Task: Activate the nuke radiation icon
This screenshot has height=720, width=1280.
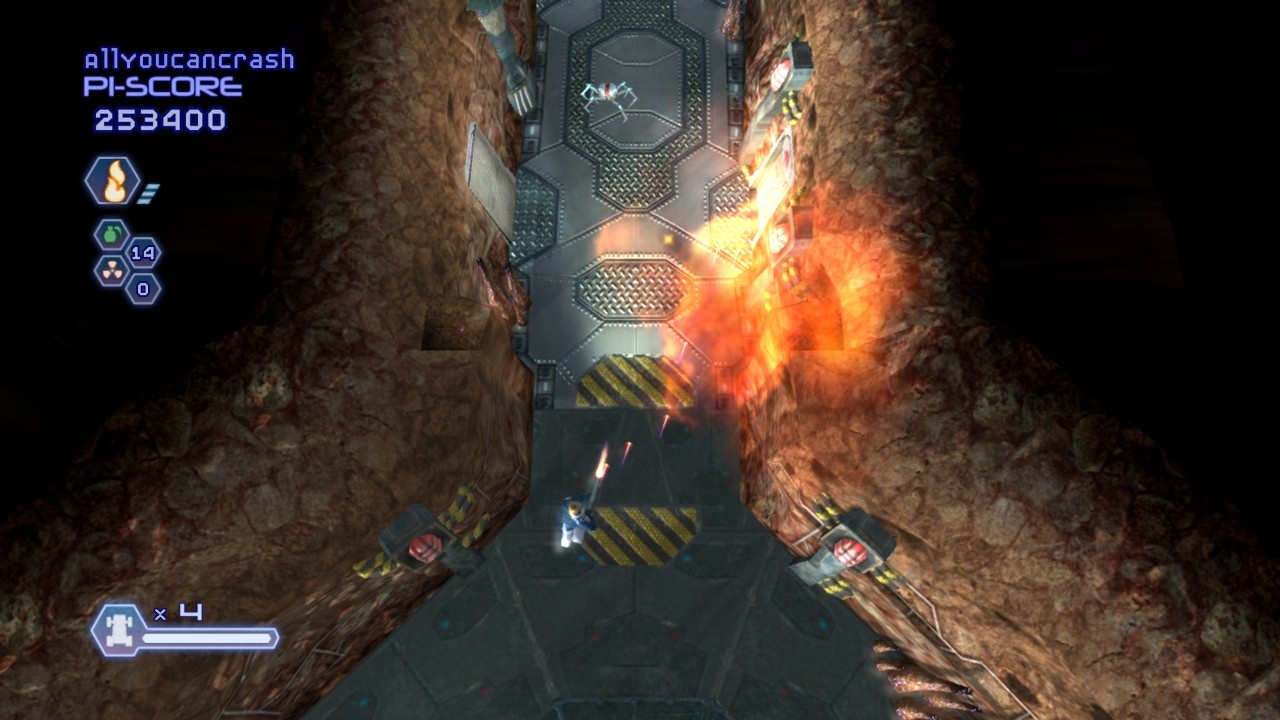Action: 111,270
